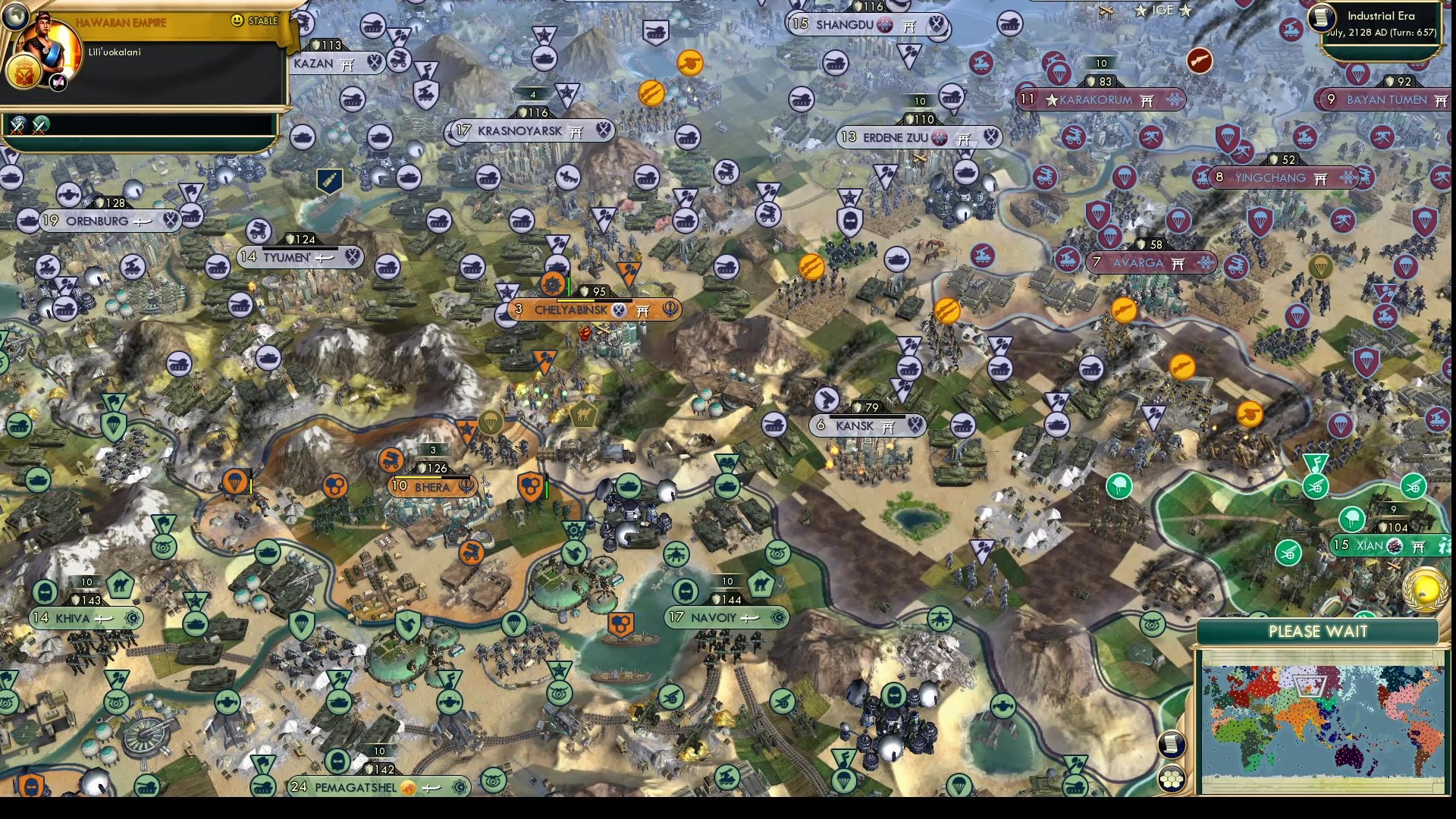Click the smiley STABLE happiness indicator
Viewport: 1456px width, 819px height.
[237, 21]
